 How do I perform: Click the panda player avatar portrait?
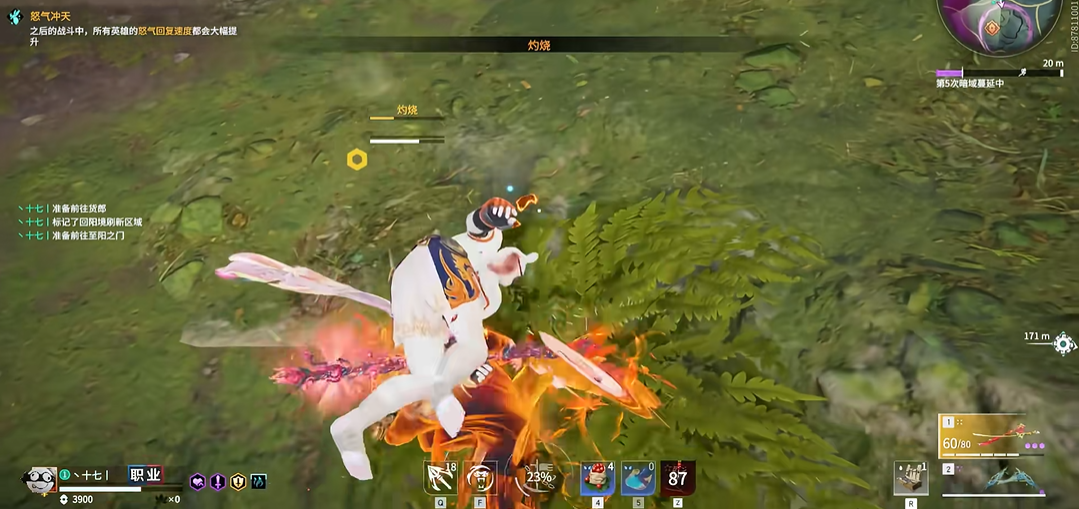pyautogui.click(x=39, y=481)
